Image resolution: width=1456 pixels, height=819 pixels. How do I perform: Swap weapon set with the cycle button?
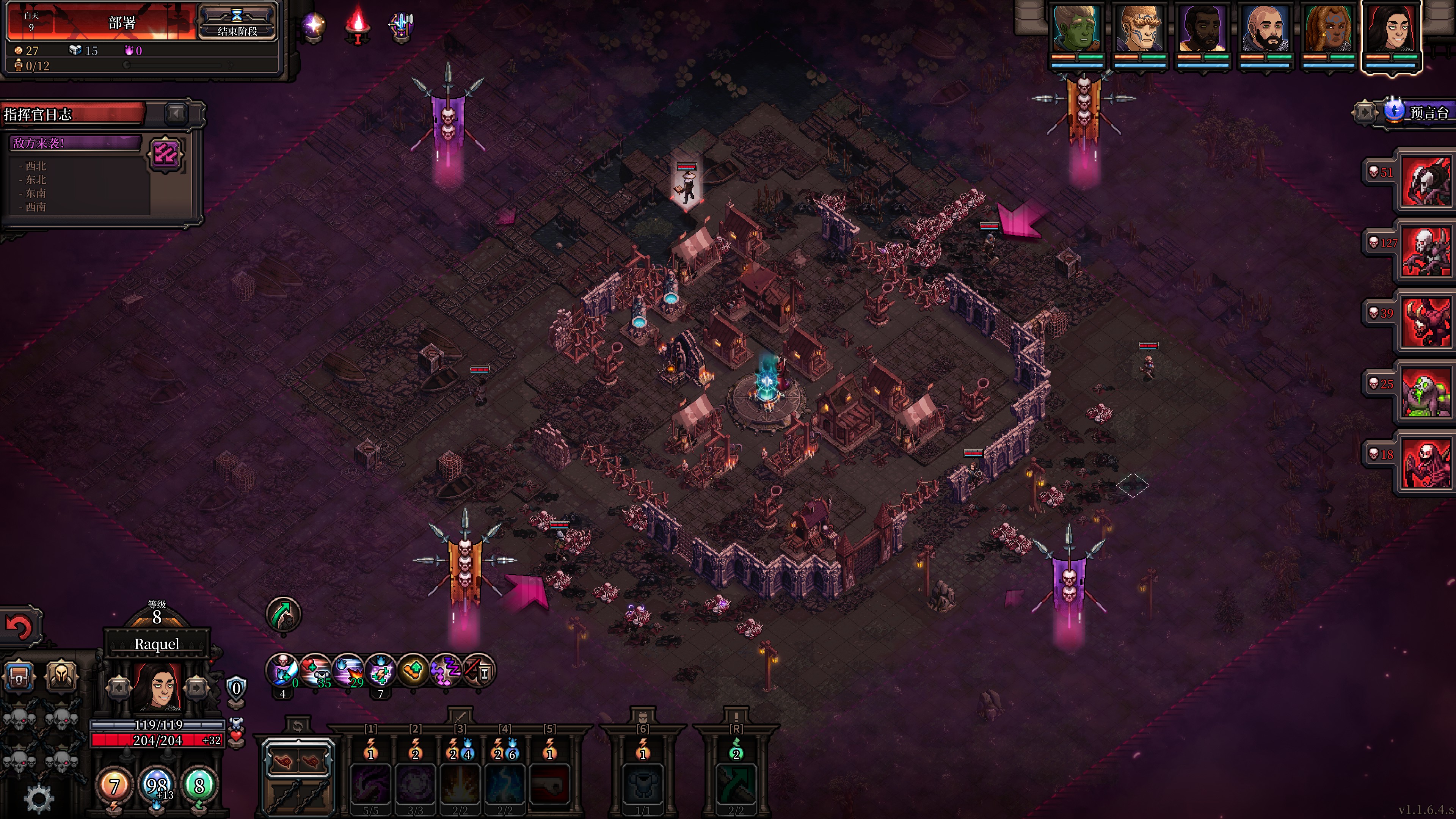point(297,726)
